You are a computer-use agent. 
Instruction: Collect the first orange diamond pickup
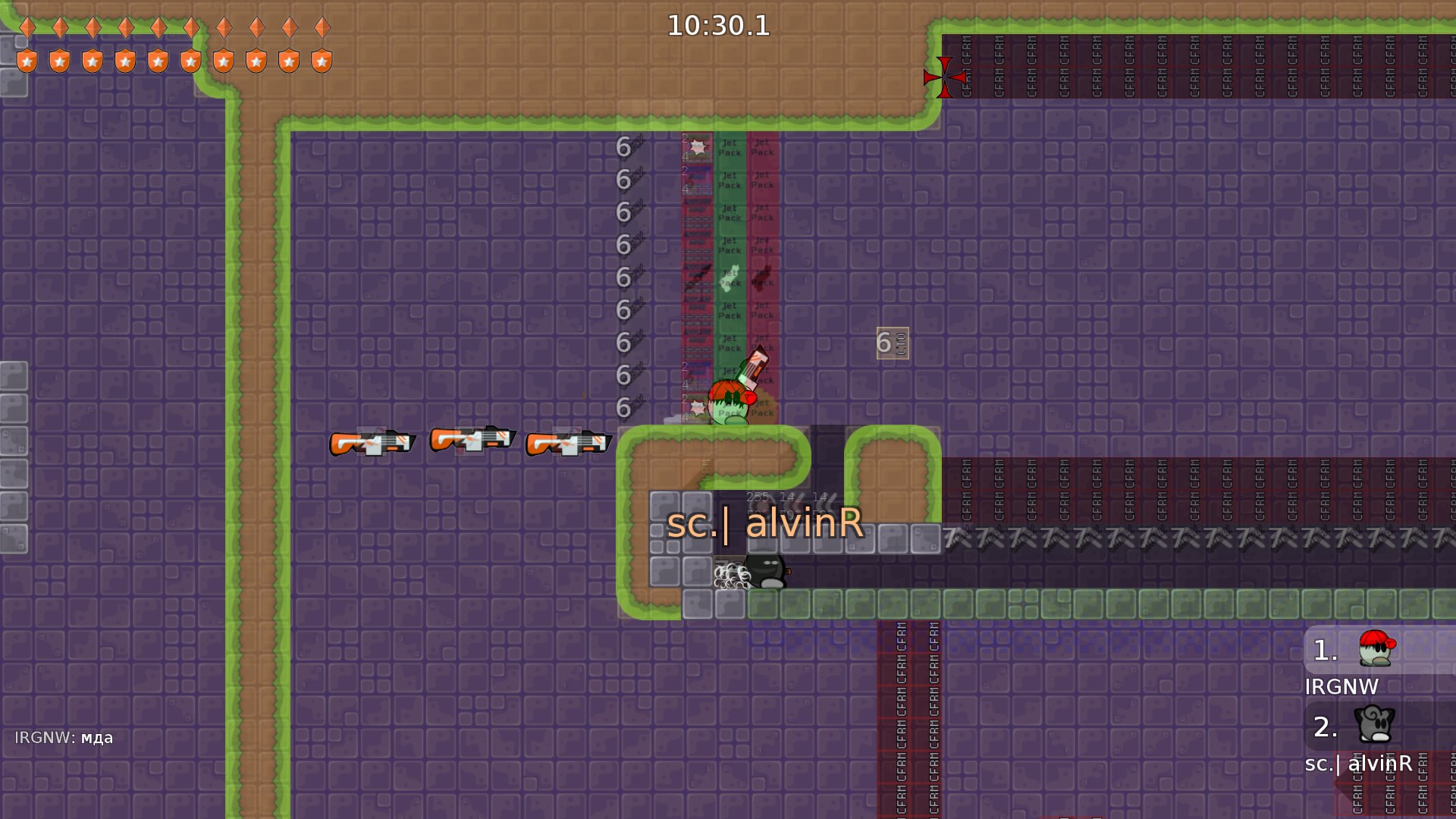[x=27, y=27]
